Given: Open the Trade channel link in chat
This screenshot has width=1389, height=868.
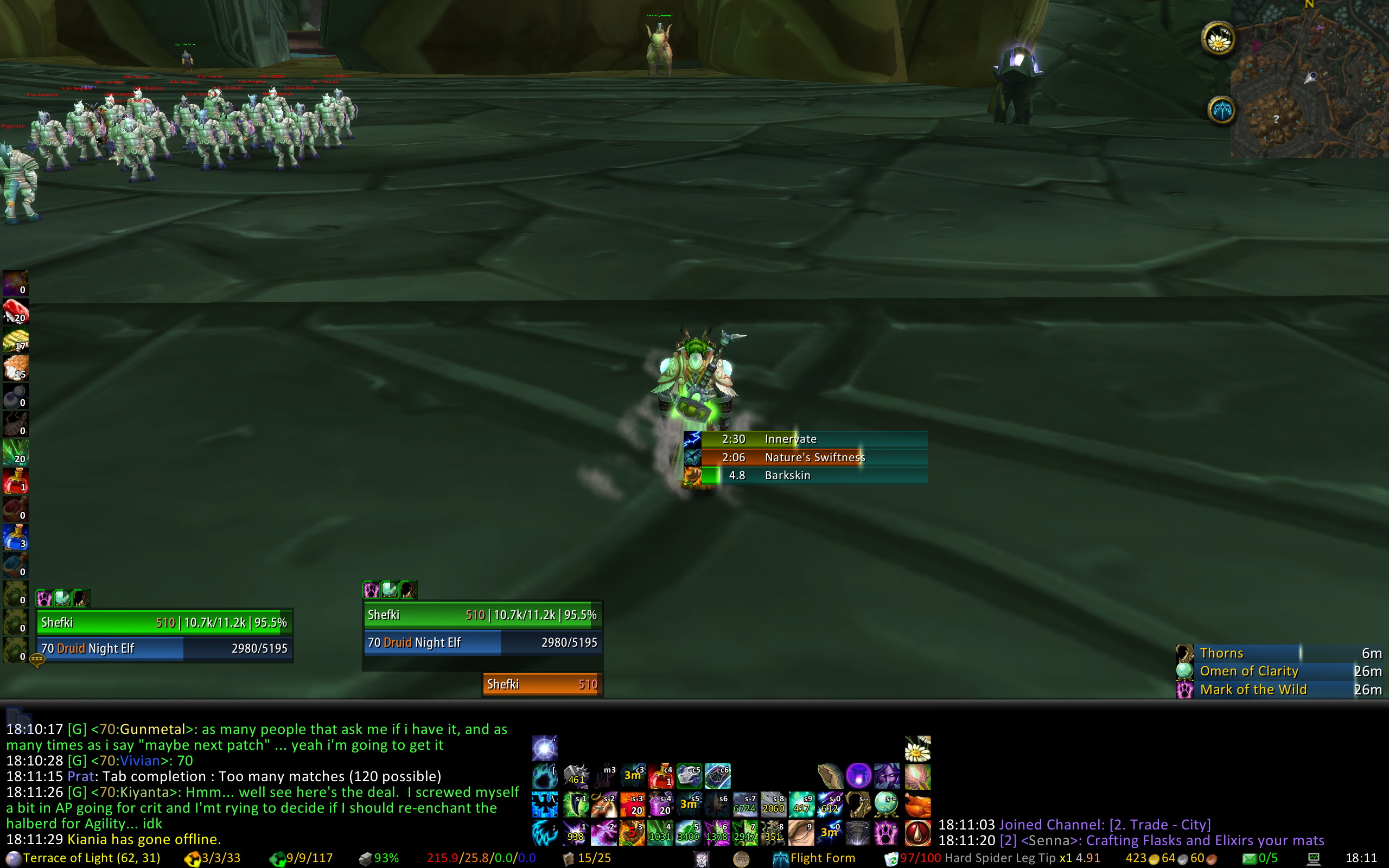Looking at the screenshot, I should click(1159, 825).
